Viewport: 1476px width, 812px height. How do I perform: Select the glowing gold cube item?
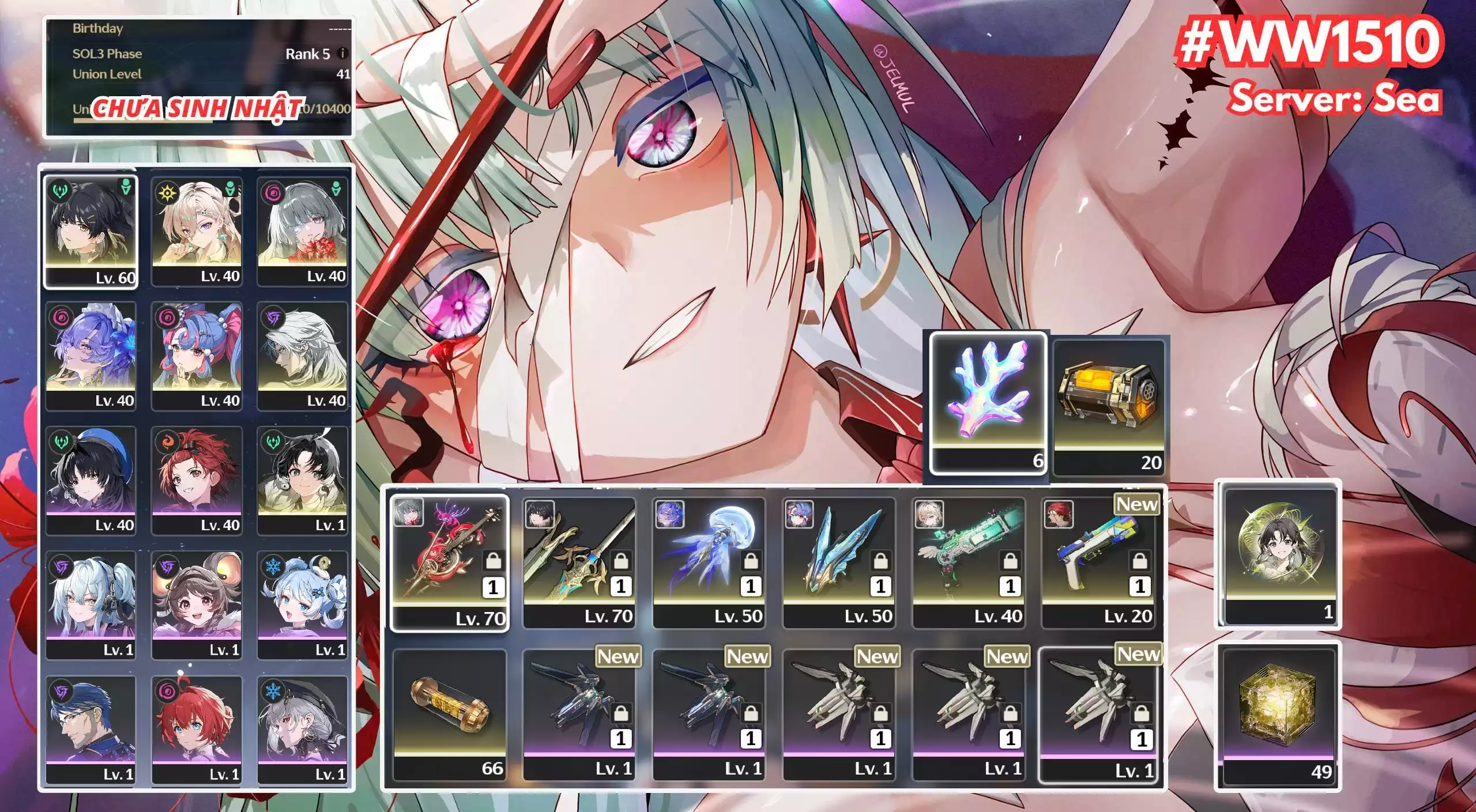tap(1278, 715)
